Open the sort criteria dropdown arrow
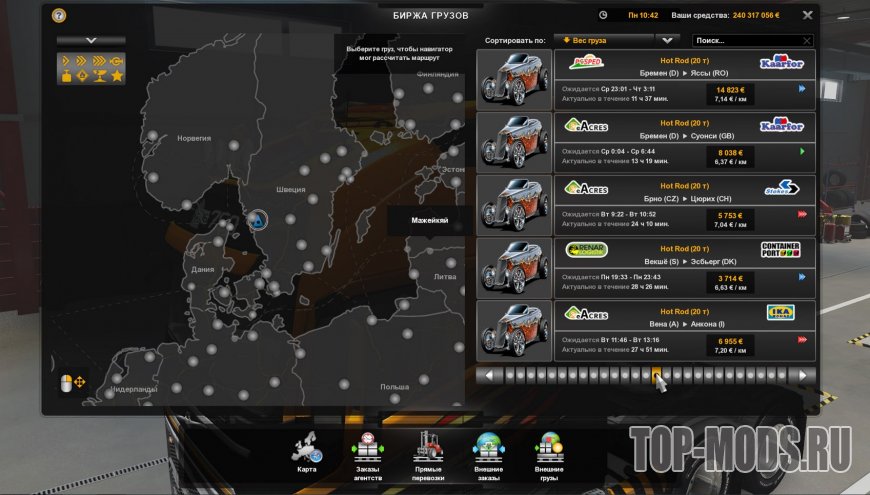This screenshot has width=870, height=495. point(667,40)
